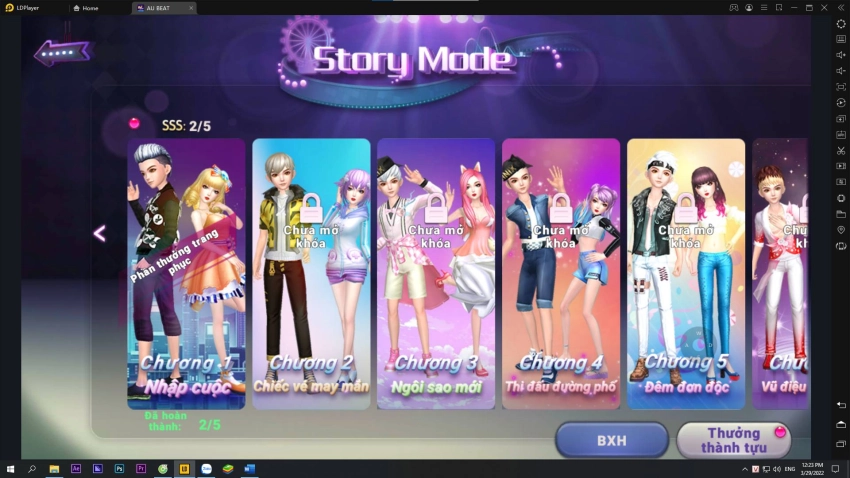Open Chương 1 Nhập cuộc chapter card
Viewport: 850px width, 478px height.
click(x=187, y=273)
